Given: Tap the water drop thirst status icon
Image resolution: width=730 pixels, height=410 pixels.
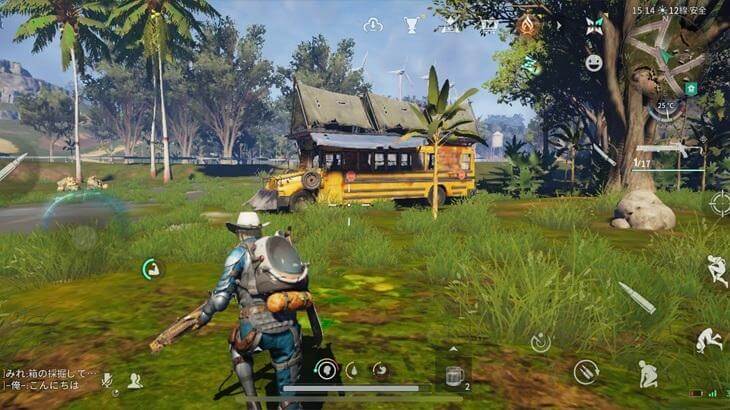Looking at the screenshot, I should (x=352, y=370).
